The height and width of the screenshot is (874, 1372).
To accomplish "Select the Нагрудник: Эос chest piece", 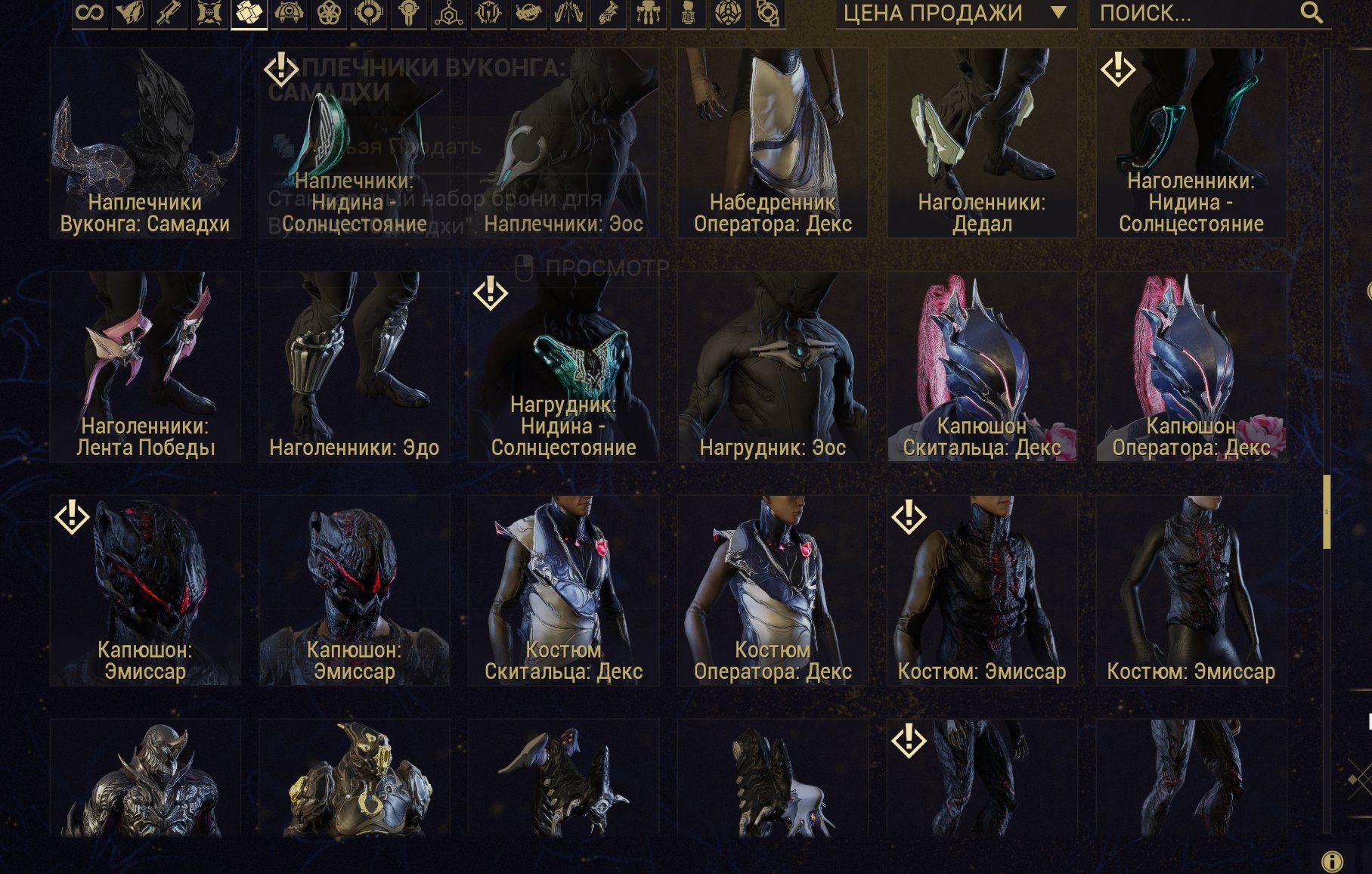I will click(773, 367).
